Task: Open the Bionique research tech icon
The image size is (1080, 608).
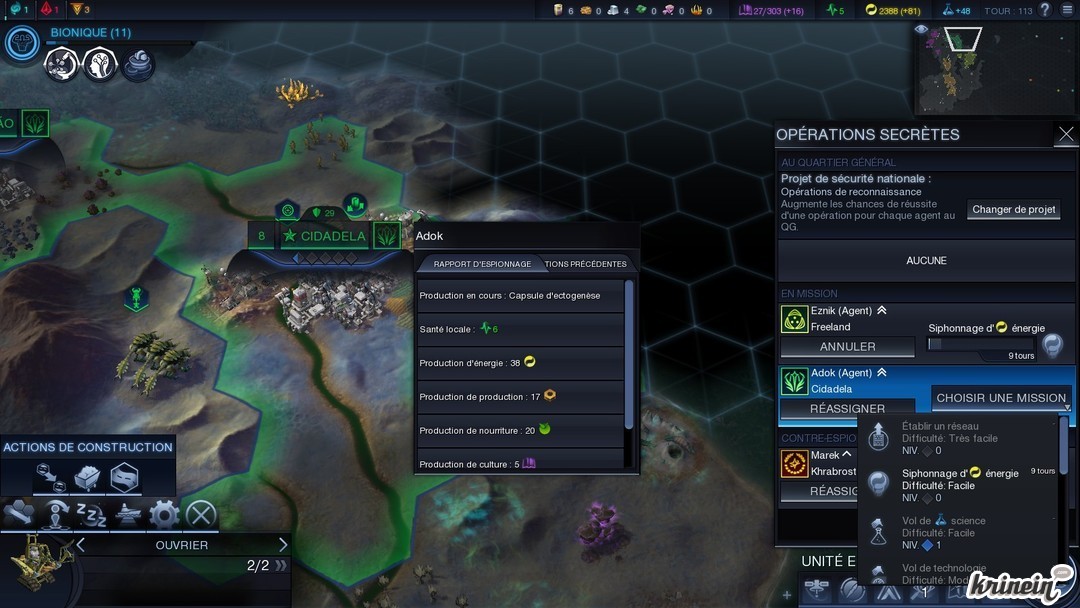Action: click(21, 43)
